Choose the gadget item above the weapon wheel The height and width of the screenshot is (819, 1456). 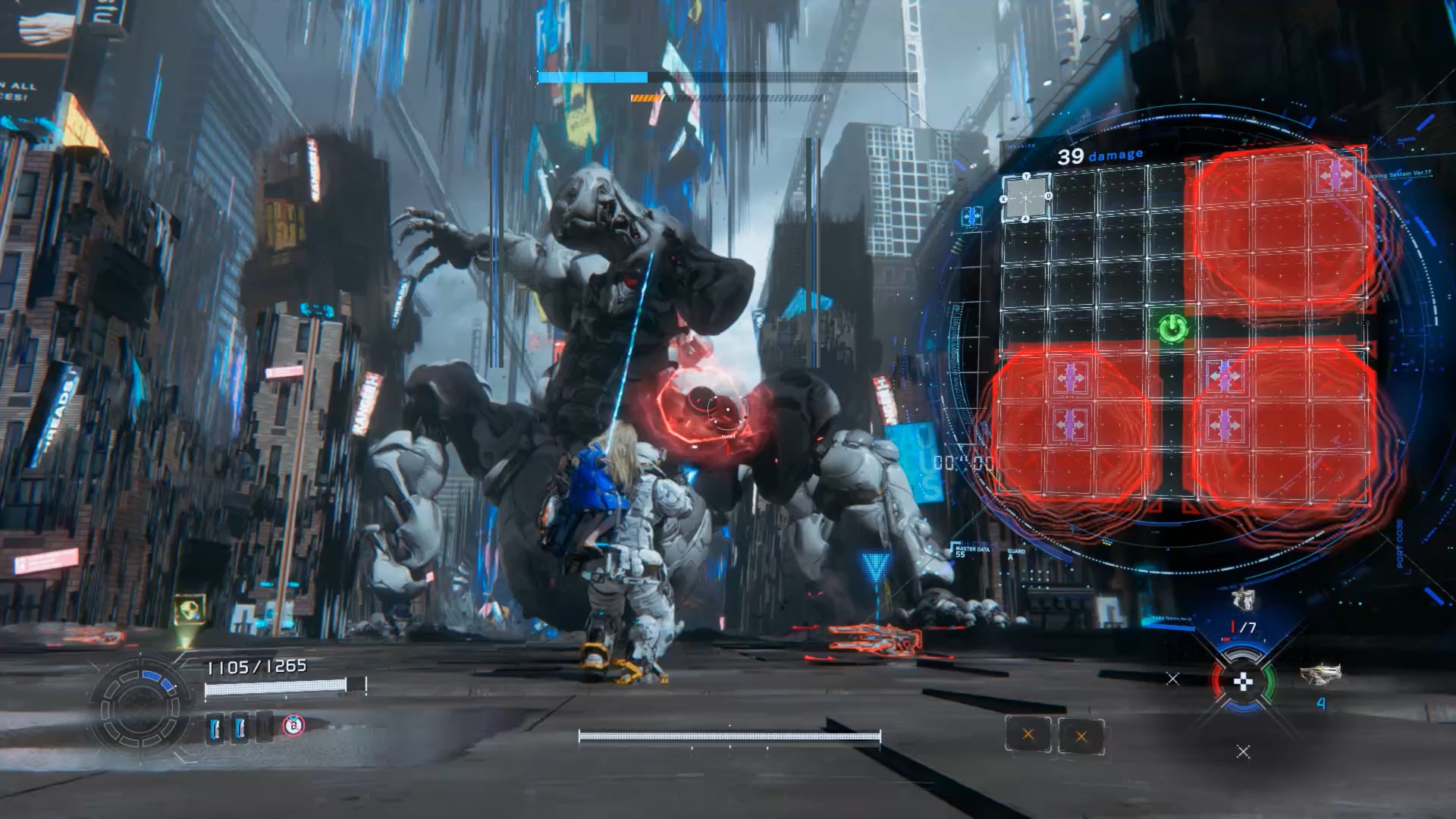[x=1242, y=599]
